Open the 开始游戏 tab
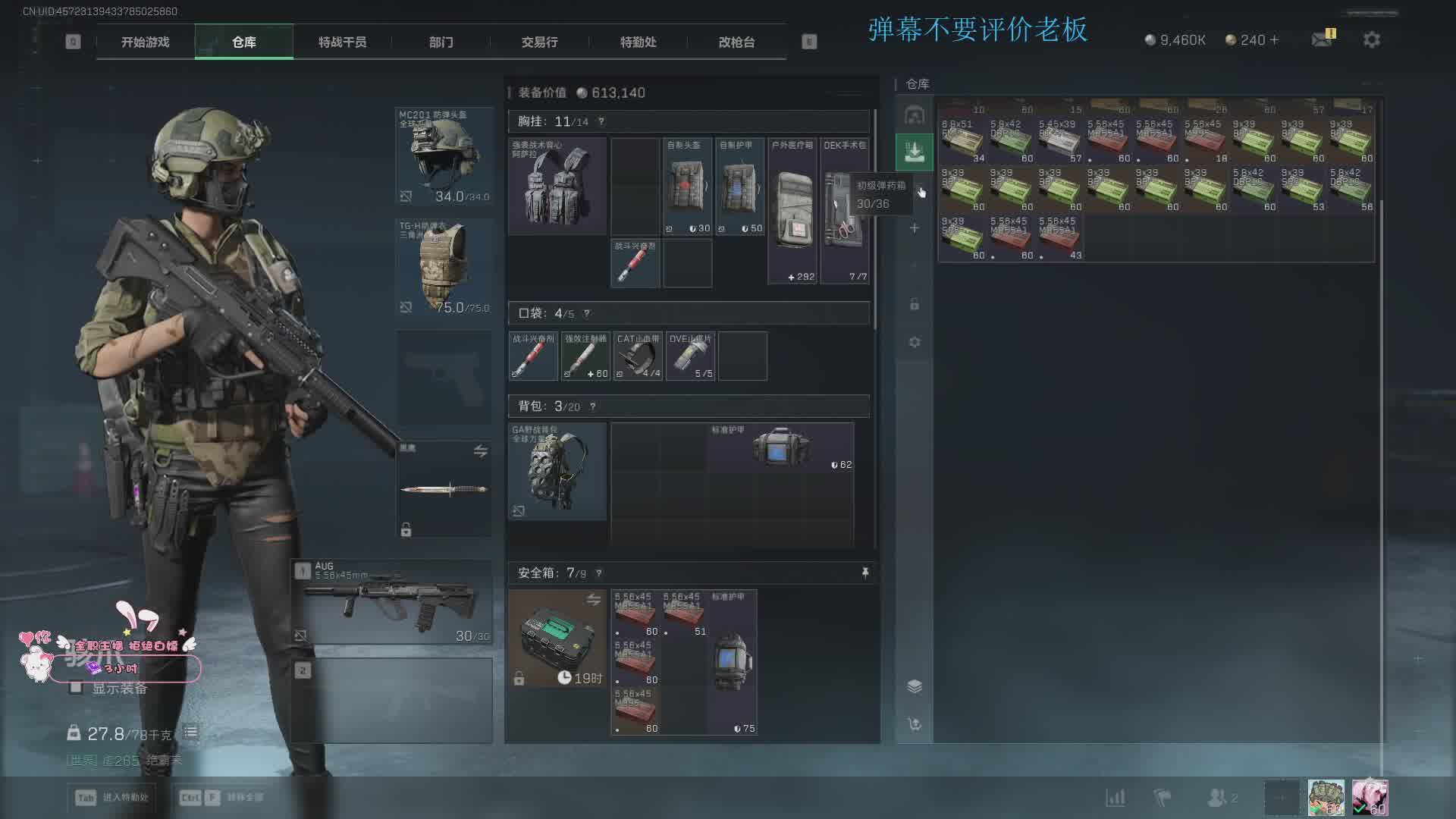The width and height of the screenshot is (1456, 819). pos(145,42)
